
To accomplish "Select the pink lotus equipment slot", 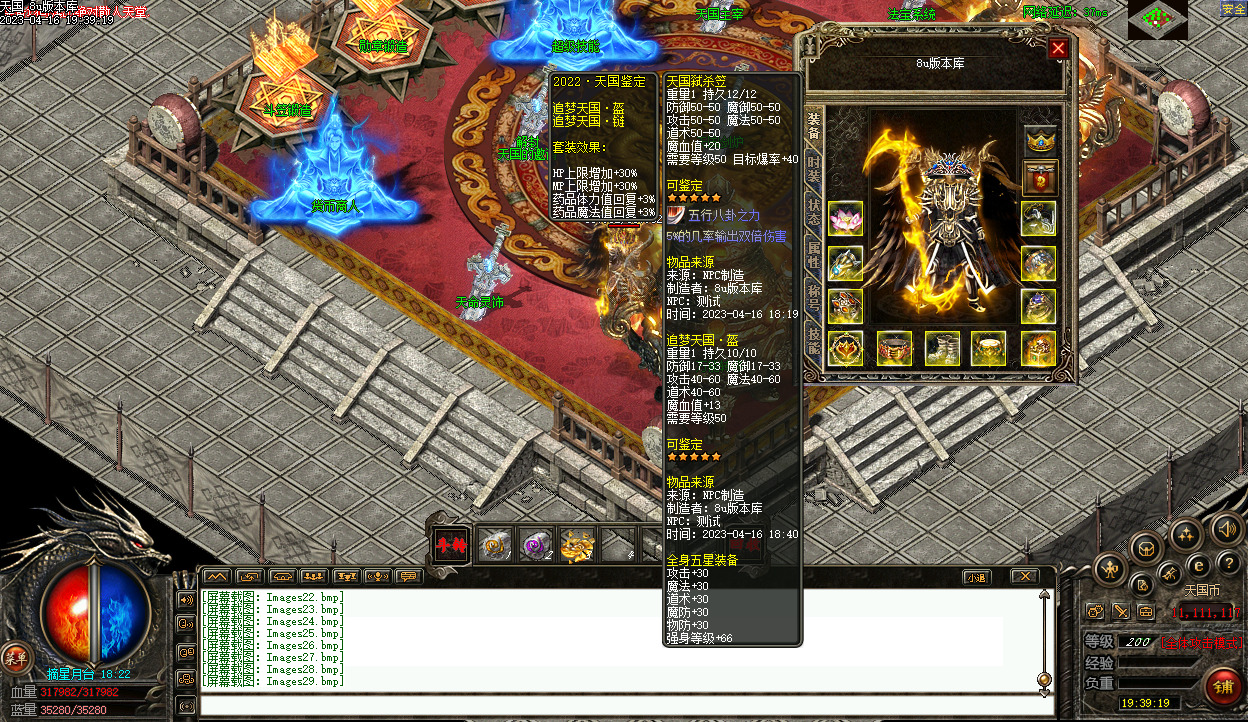I will [845, 218].
